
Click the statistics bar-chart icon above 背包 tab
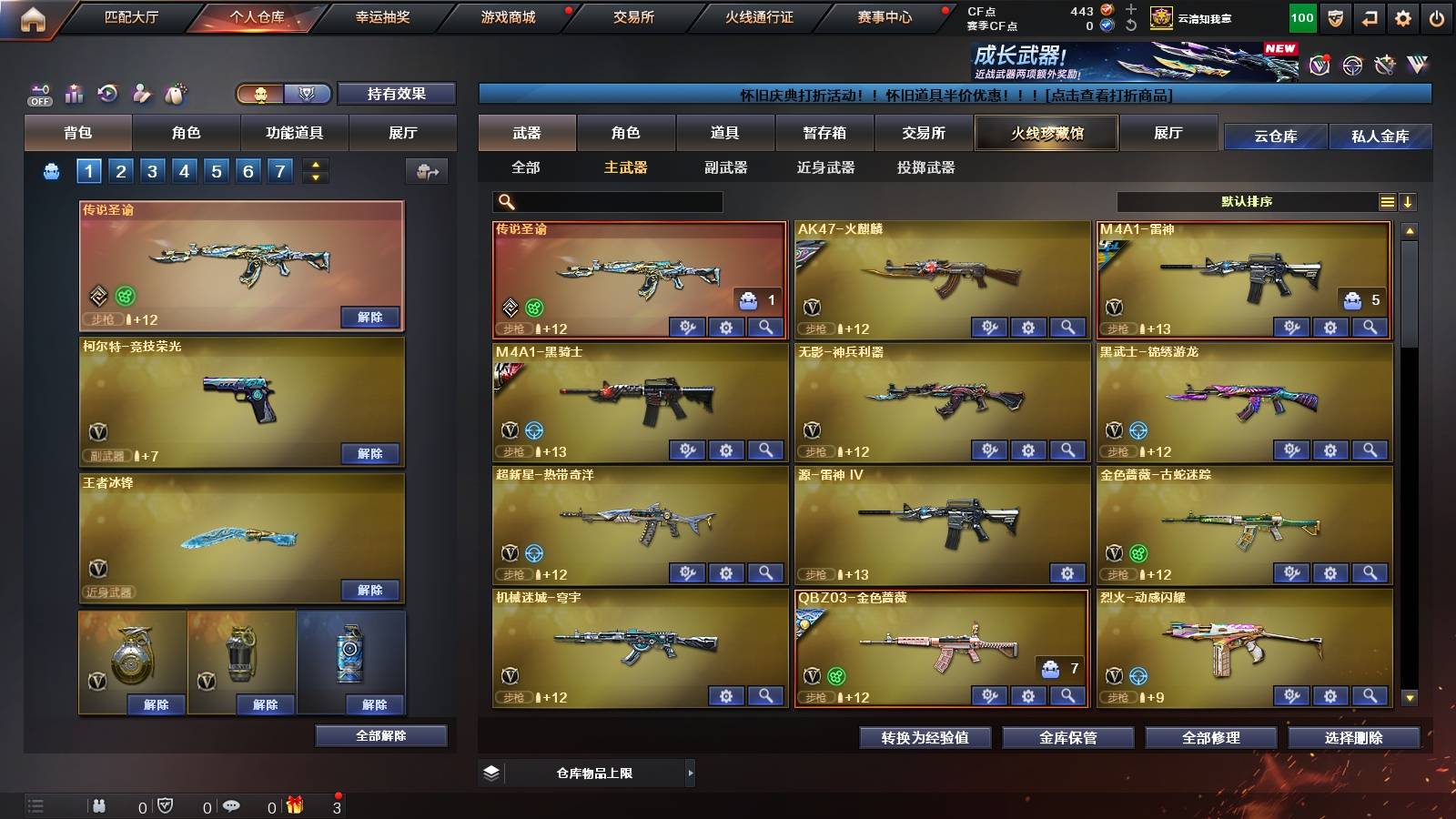coord(74,93)
